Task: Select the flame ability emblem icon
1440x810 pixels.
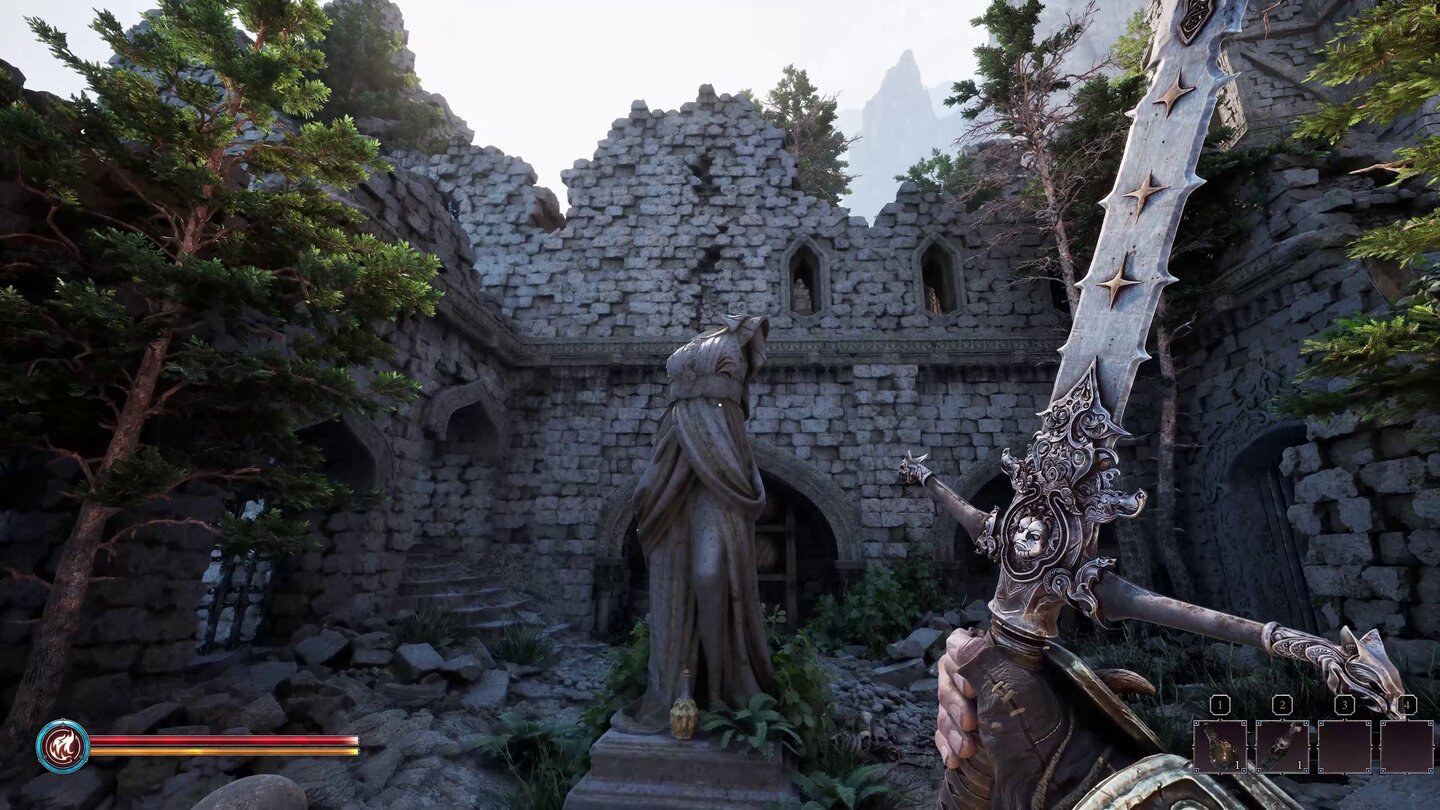Action: pos(62,745)
